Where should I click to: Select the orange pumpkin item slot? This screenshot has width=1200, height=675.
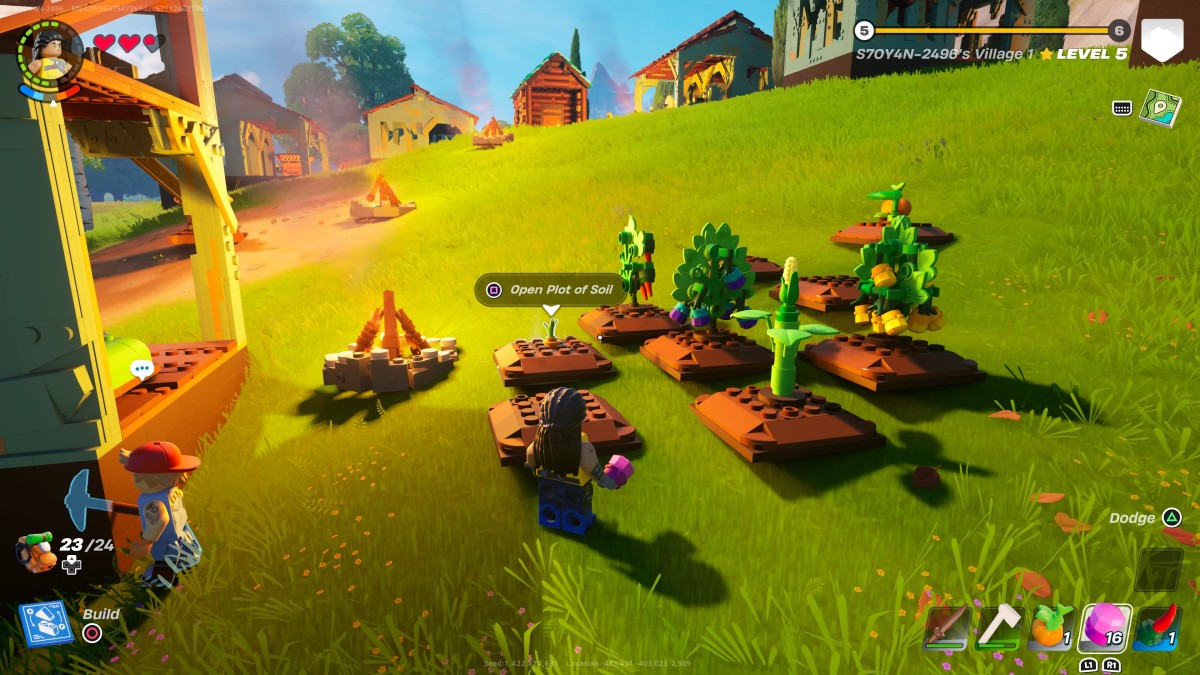[x=1051, y=627]
